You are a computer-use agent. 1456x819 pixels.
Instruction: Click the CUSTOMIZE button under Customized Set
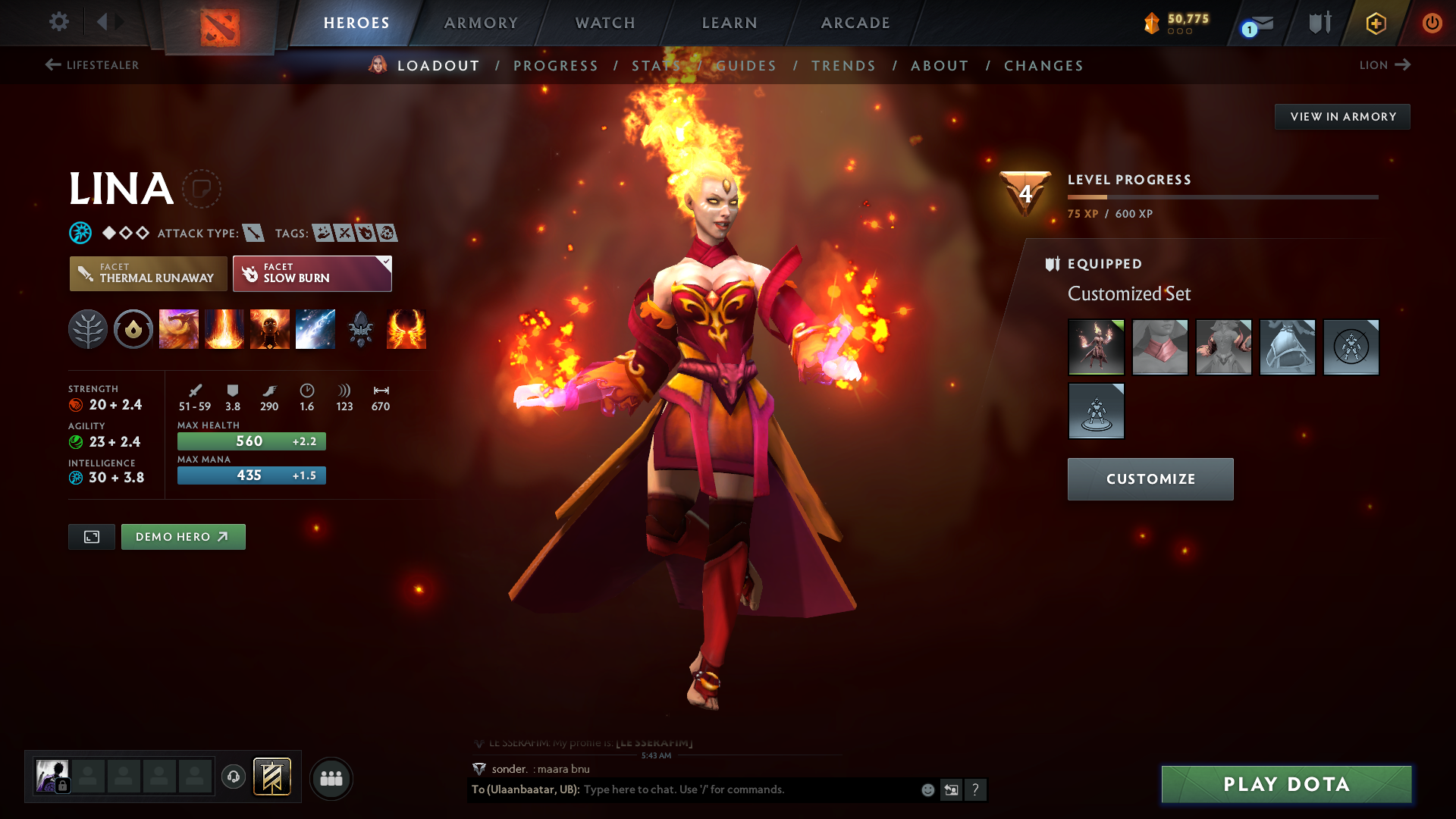(x=1150, y=479)
